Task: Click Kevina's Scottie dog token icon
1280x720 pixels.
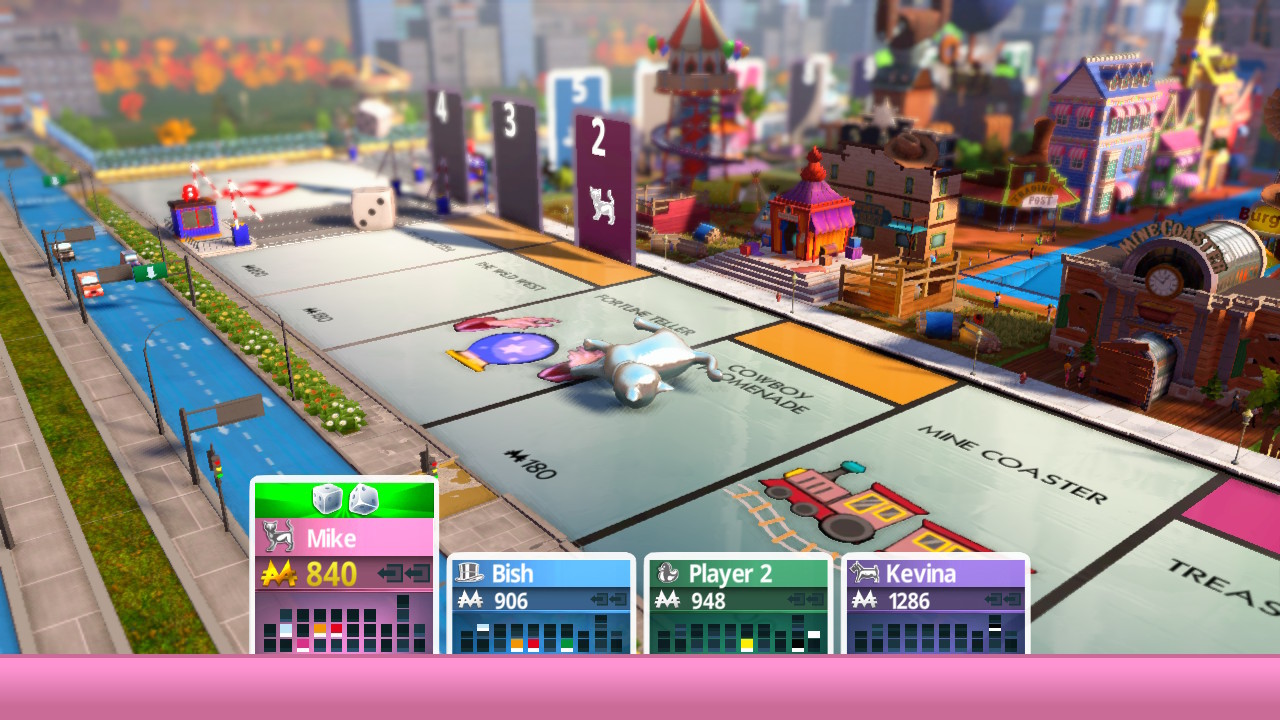Action: tap(865, 573)
